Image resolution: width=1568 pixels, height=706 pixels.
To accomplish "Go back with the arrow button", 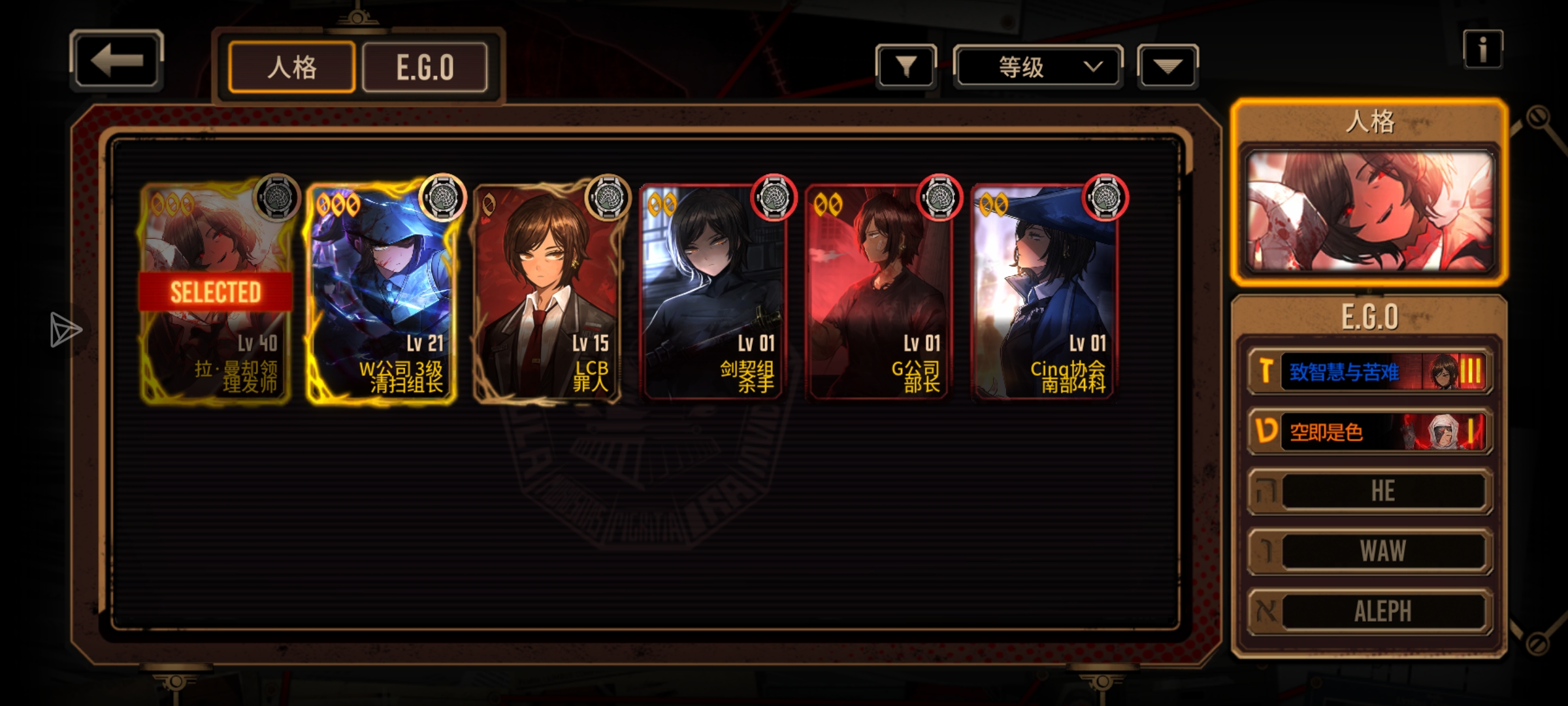I will tap(116, 61).
